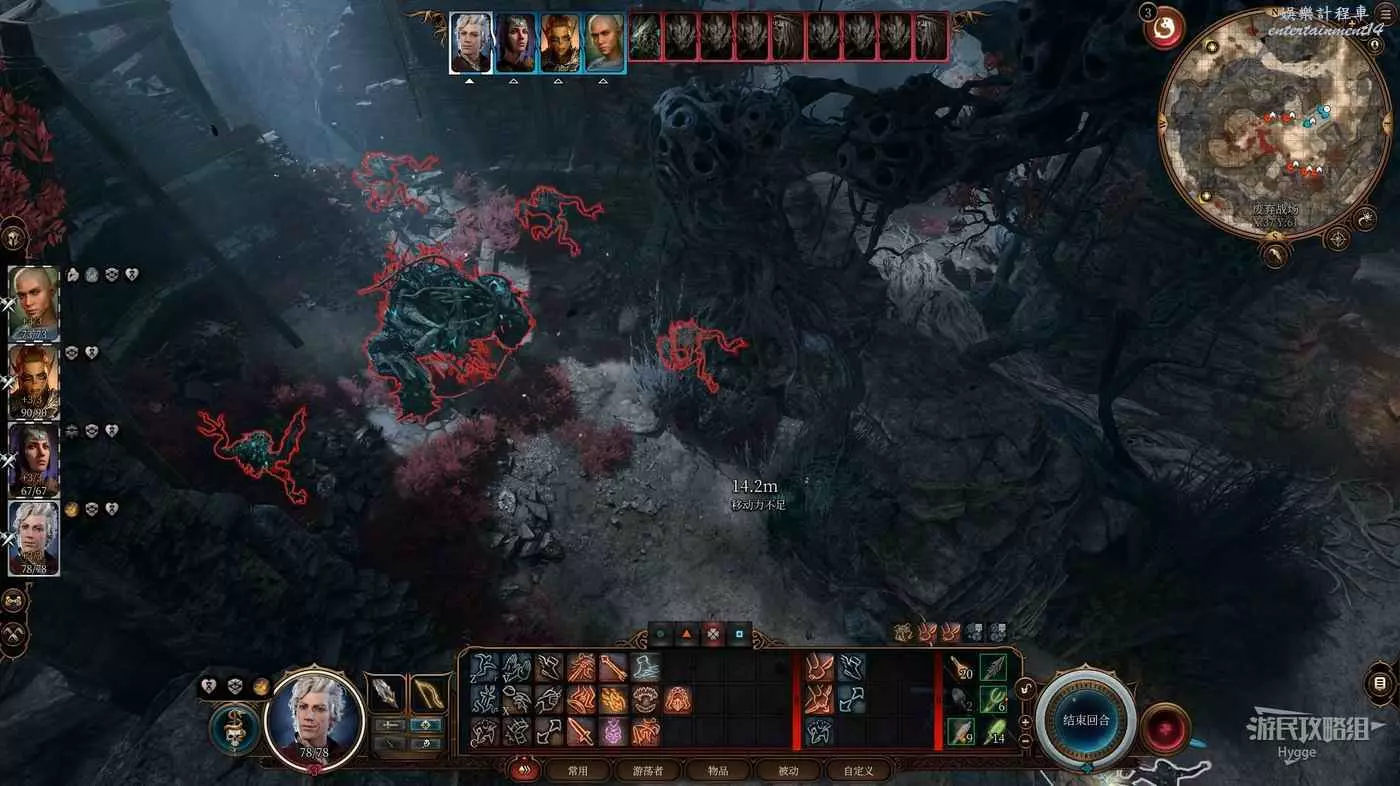Open the 游荡者 hotbar tab
Screen dimensions: 1400x786
click(x=653, y=770)
